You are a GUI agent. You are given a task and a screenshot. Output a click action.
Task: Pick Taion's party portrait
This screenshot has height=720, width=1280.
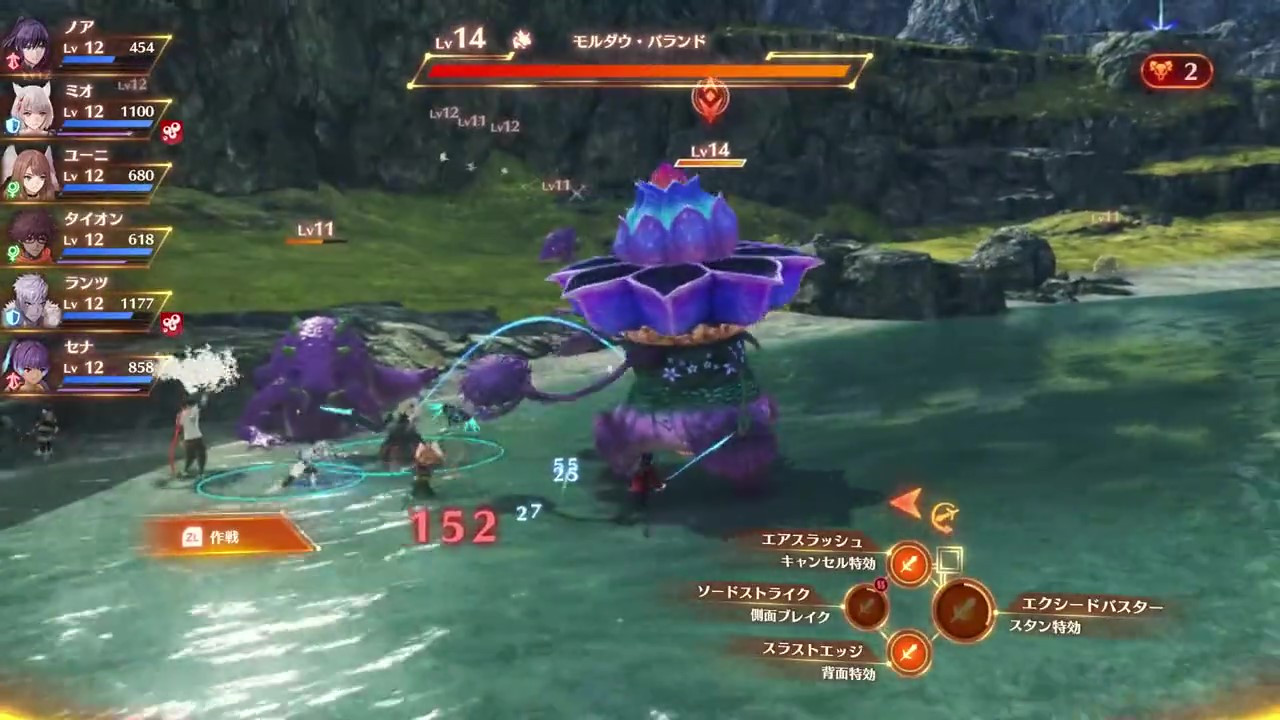[29, 238]
